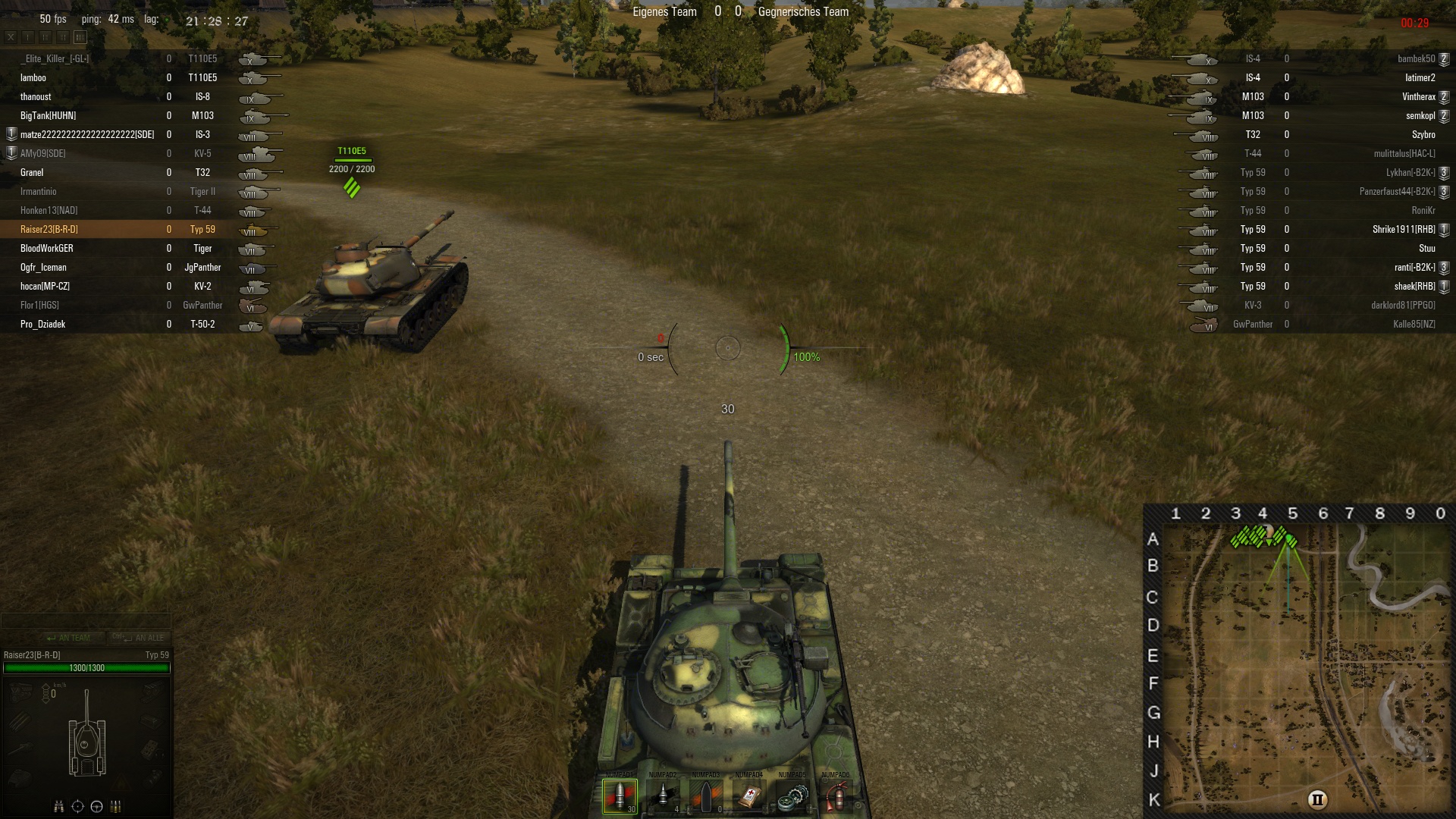Screen dimensions: 1456x819
Task: Select the armor-piercing shell slot with 30 rounds
Action: click(x=620, y=796)
